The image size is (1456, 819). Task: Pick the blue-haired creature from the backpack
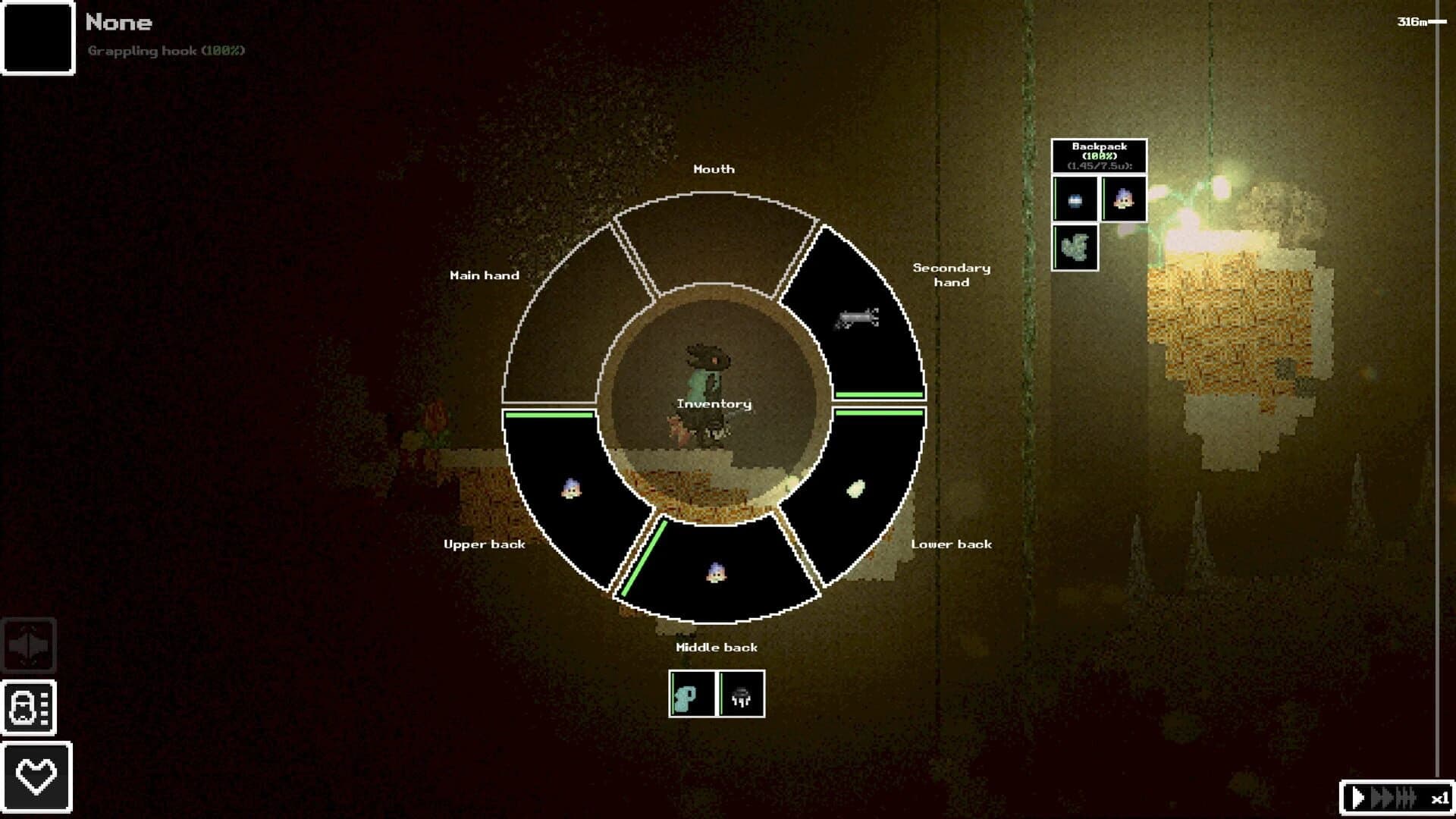point(1123,199)
